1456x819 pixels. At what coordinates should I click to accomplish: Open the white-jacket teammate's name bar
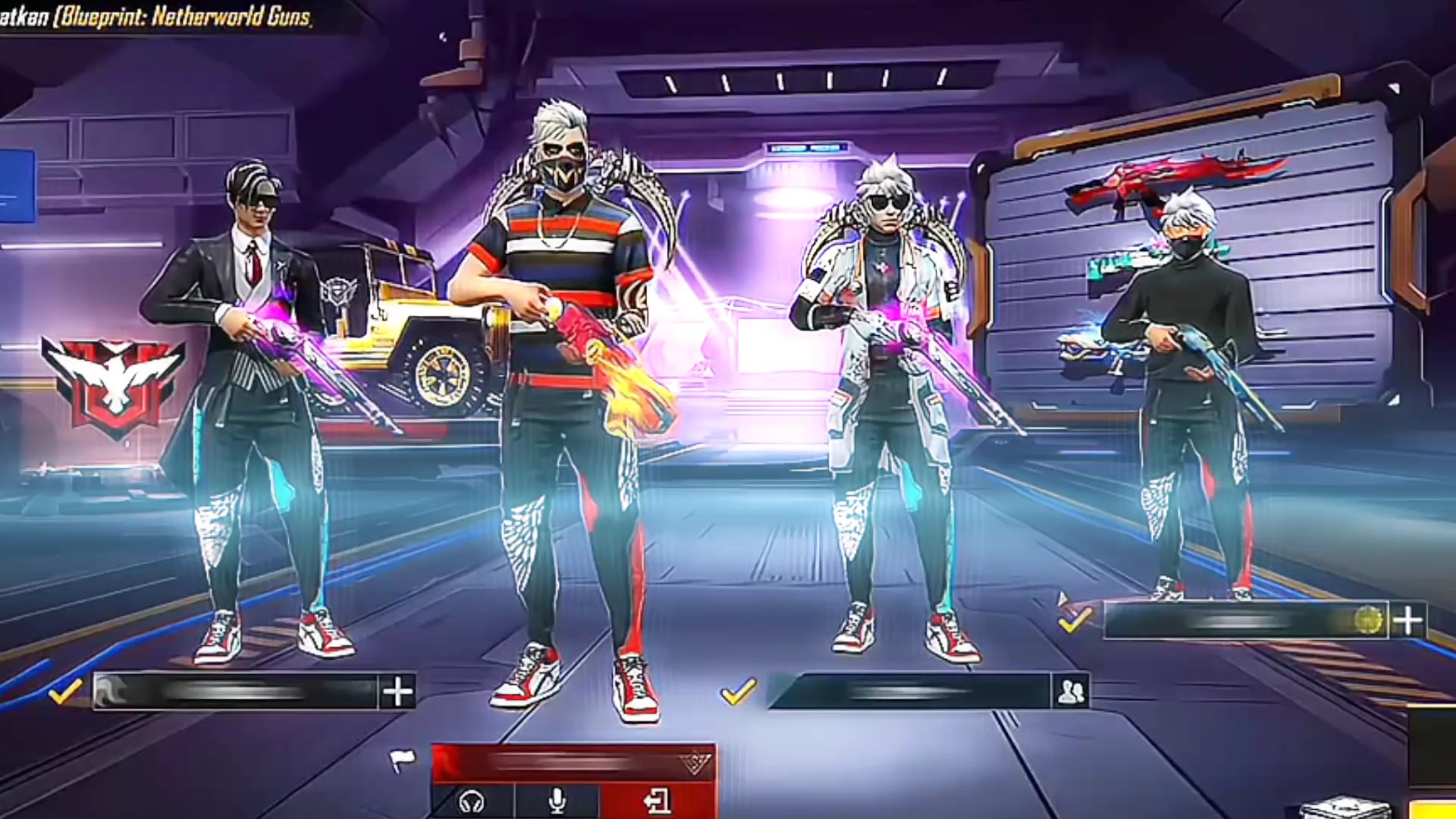pyautogui.click(x=910, y=691)
